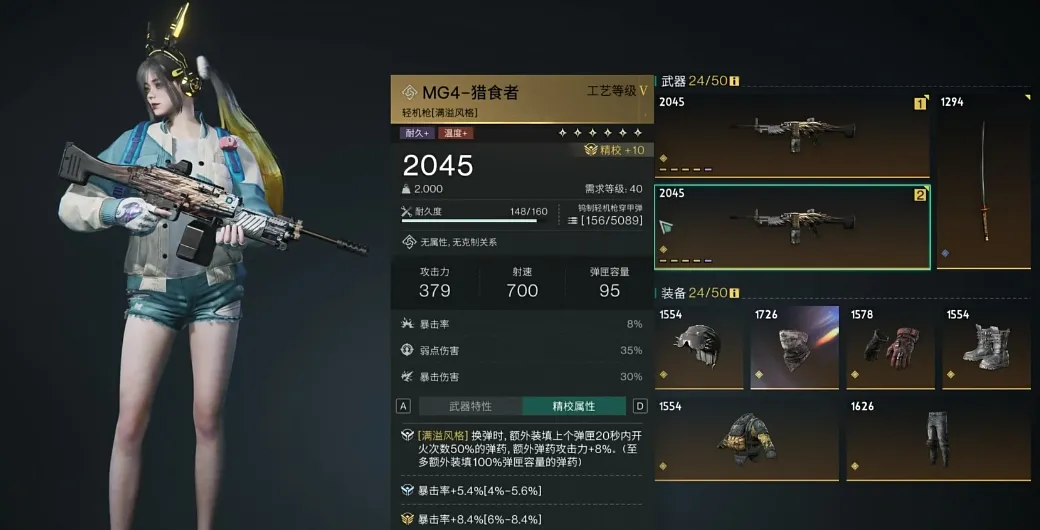
Task: Open the 精校属性 tab
Action: click(574, 406)
